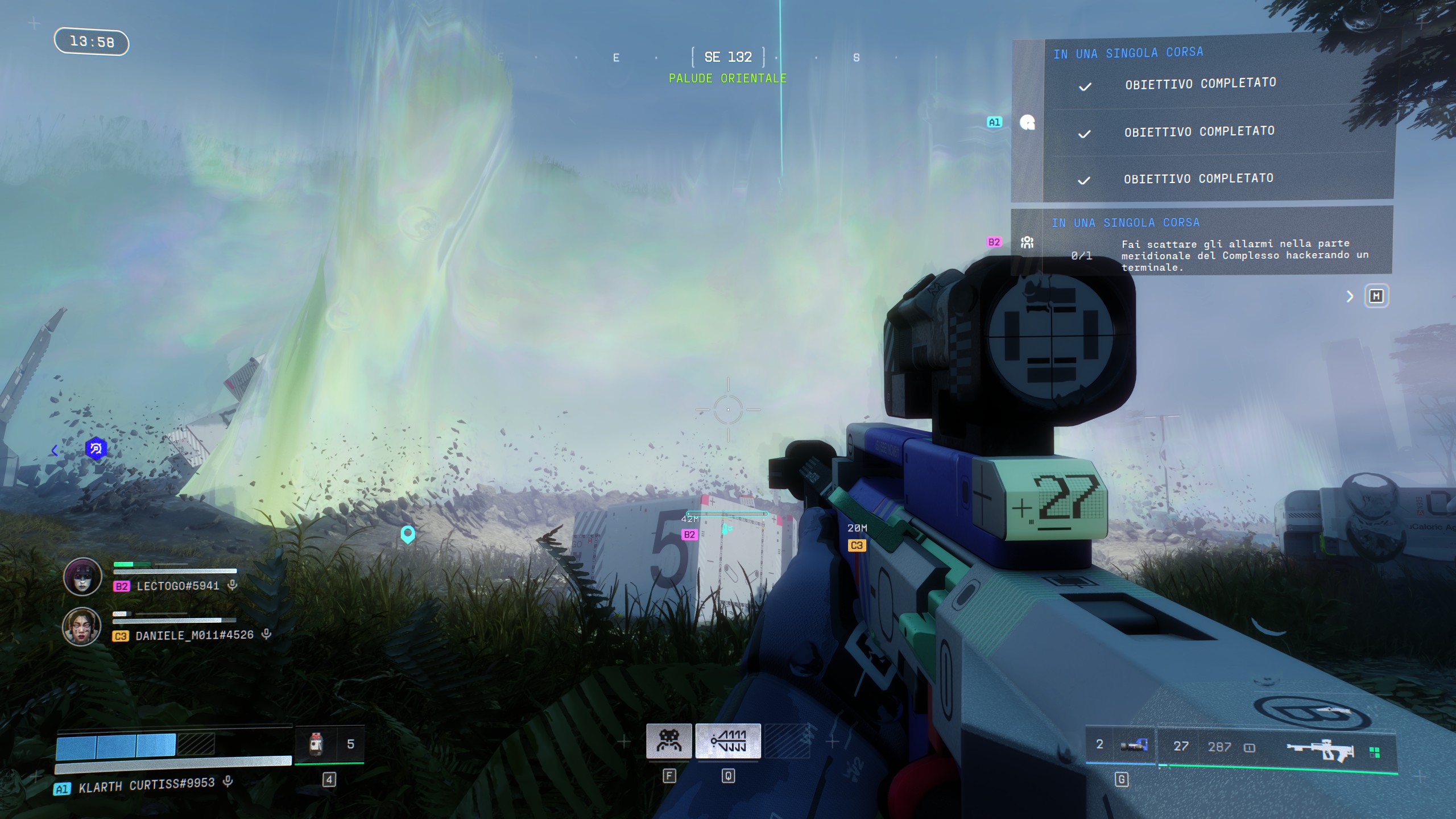Activate the pixel invader ability icon
The height and width of the screenshot is (819, 1456).
pyautogui.click(x=669, y=741)
